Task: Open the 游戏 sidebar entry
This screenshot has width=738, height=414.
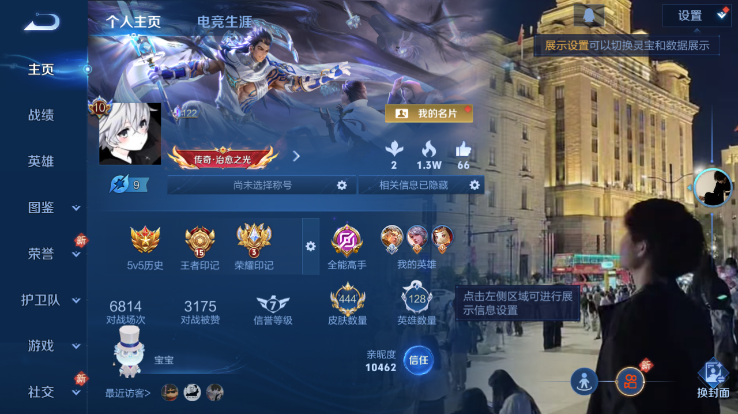Action: (41, 345)
